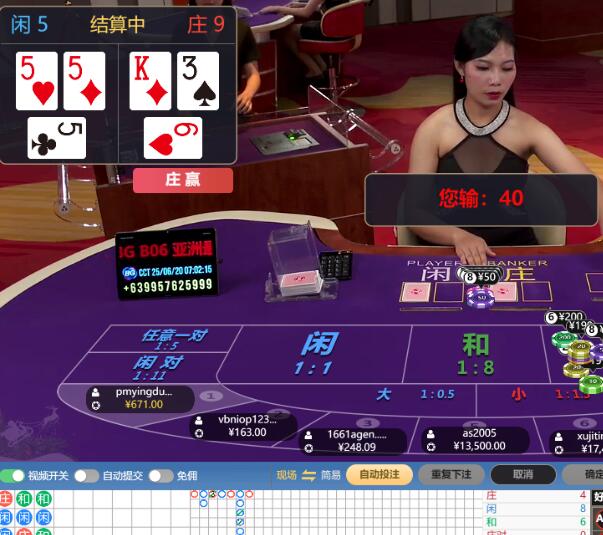The height and width of the screenshot is (535, 603).
Task: Activate the 自动投注 auto-bet button
Action: pyautogui.click(x=379, y=475)
